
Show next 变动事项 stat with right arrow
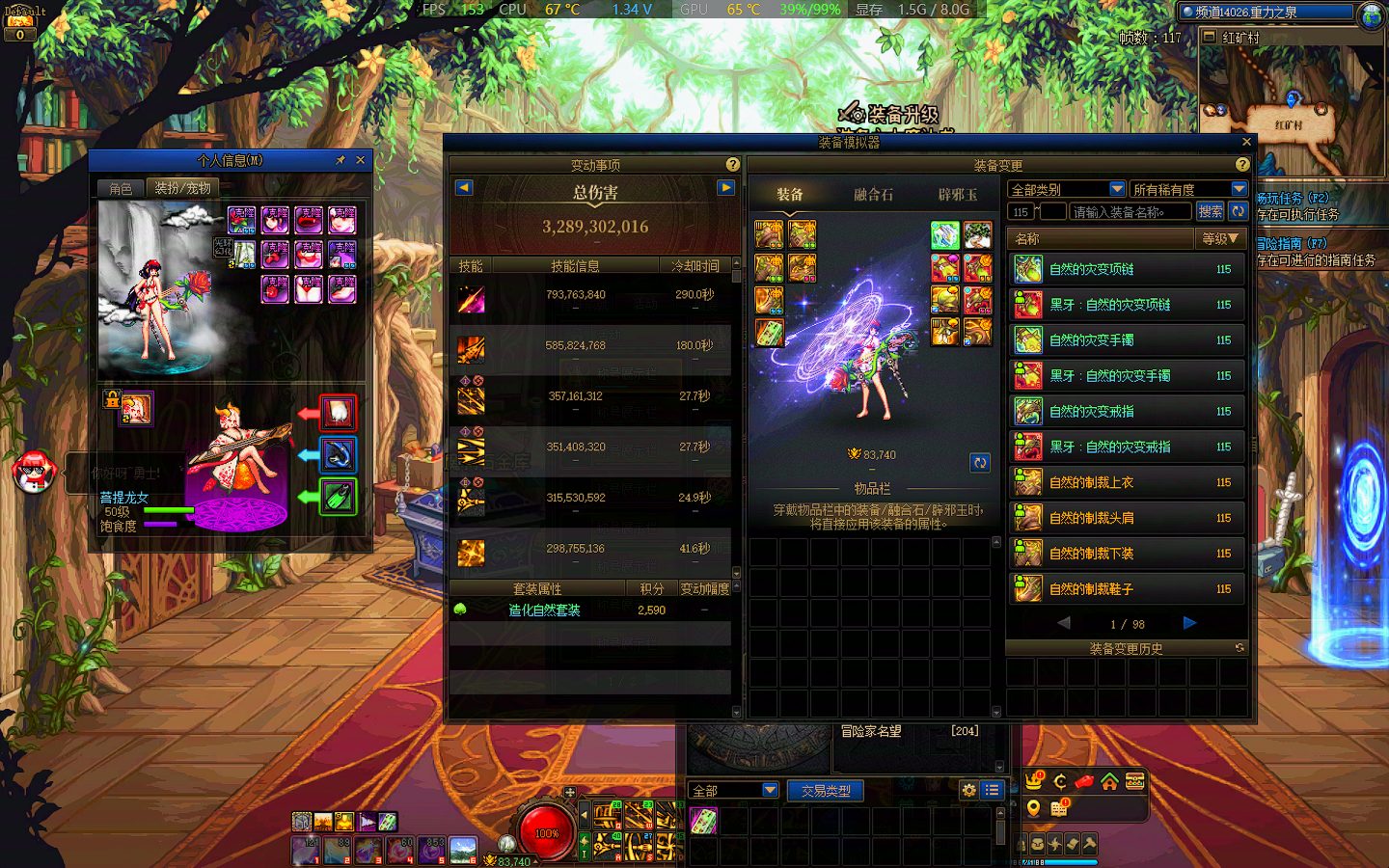click(x=726, y=187)
